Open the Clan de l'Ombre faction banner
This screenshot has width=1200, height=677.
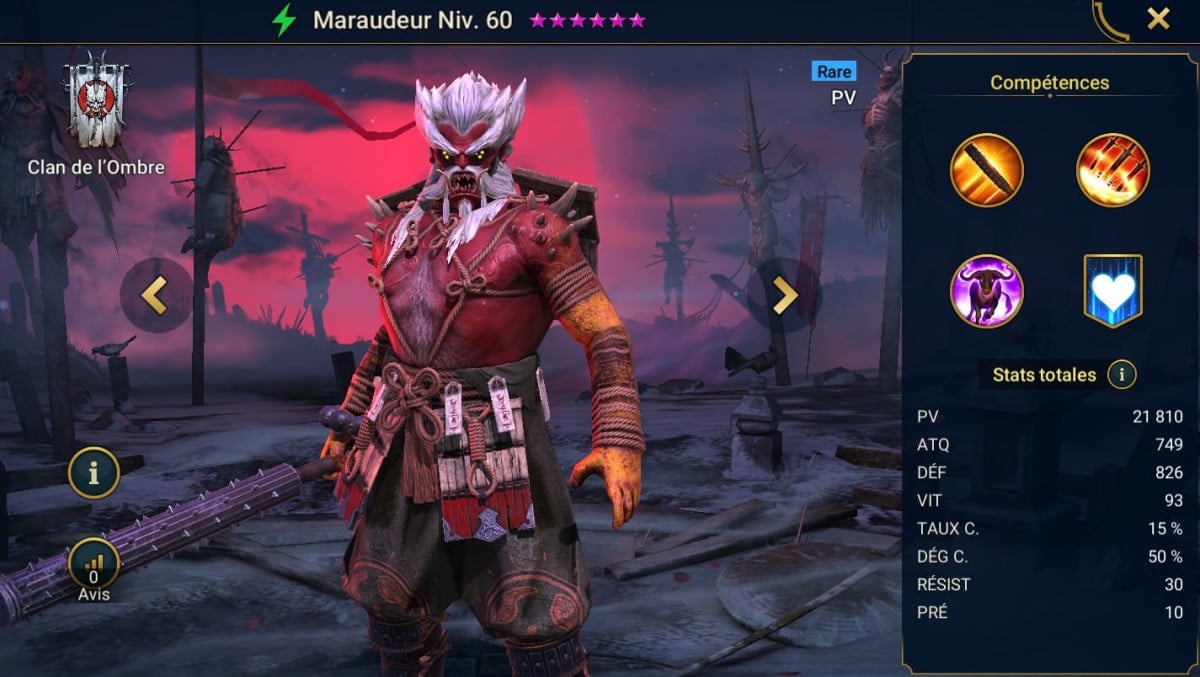[97, 102]
